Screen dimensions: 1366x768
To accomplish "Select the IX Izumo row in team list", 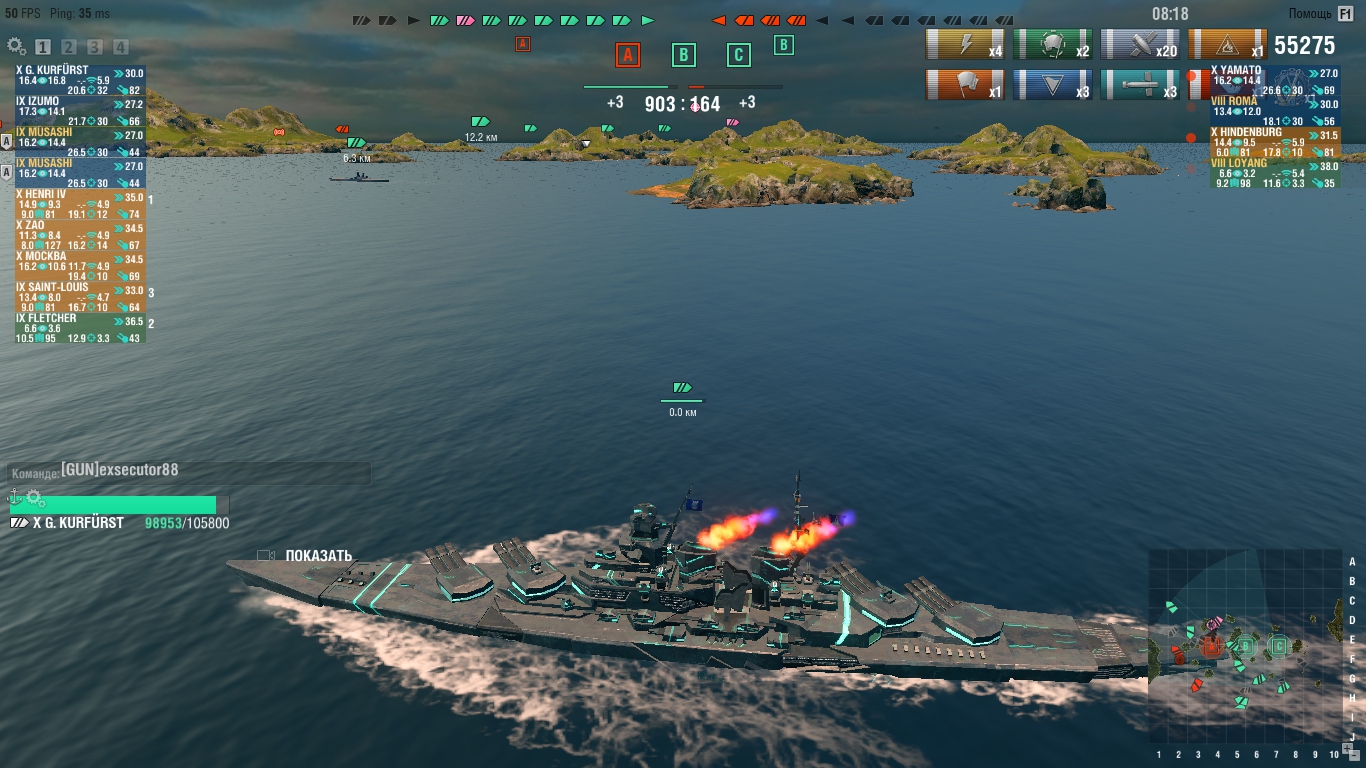I will tap(80, 111).
